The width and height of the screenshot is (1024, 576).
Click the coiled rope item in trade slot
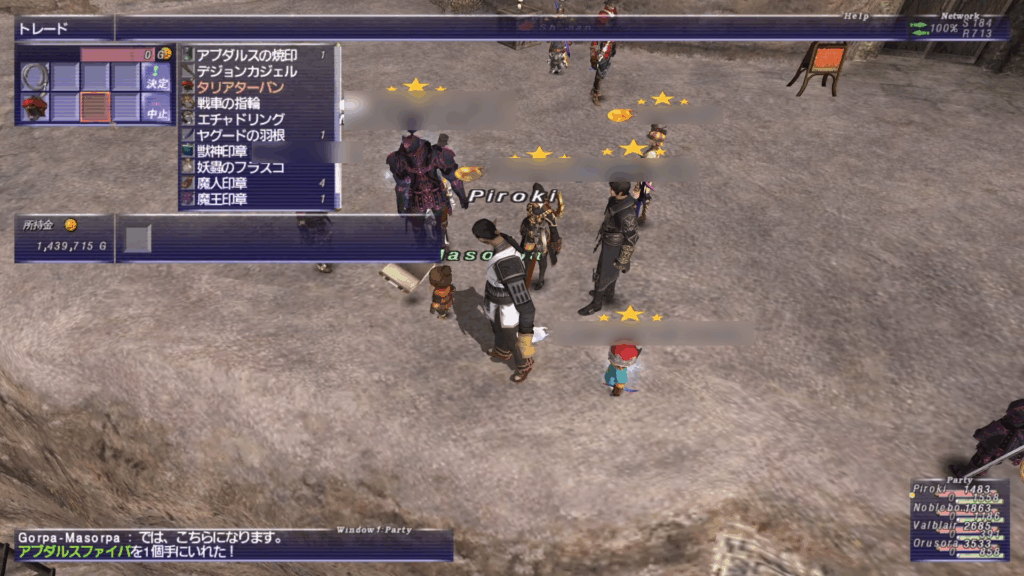pos(35,76)
